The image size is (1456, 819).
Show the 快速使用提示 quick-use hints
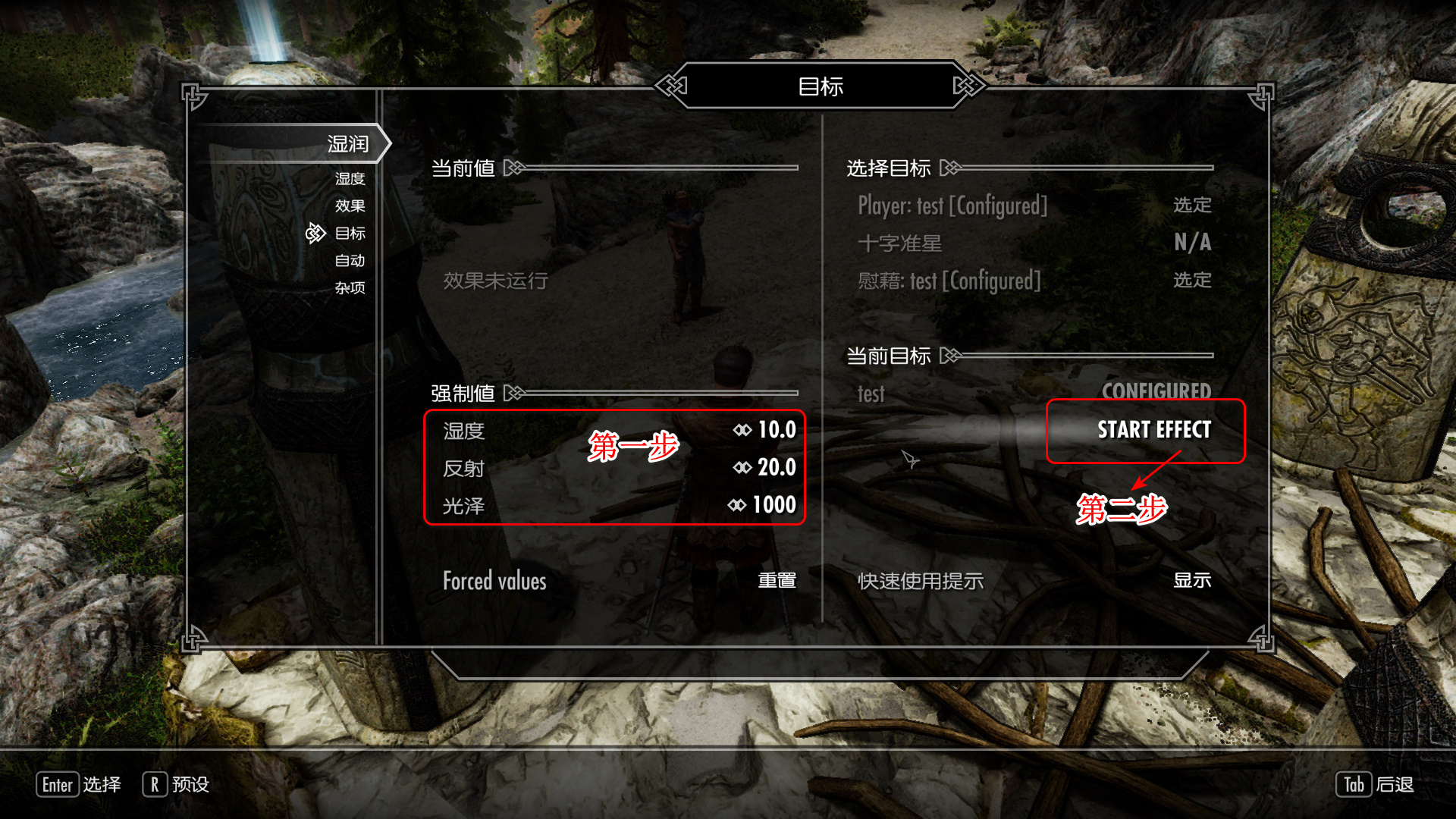tap(1191, 581)
